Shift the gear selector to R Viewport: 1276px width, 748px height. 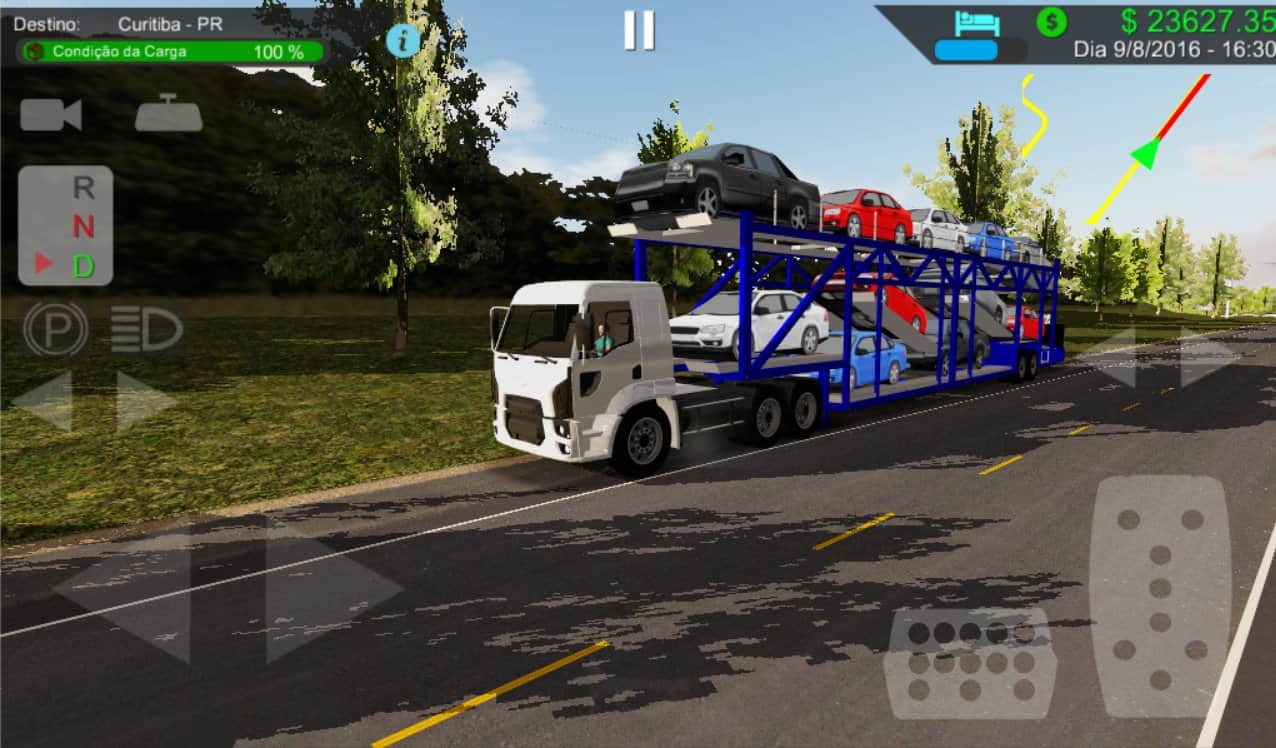[x=84, y=187]
